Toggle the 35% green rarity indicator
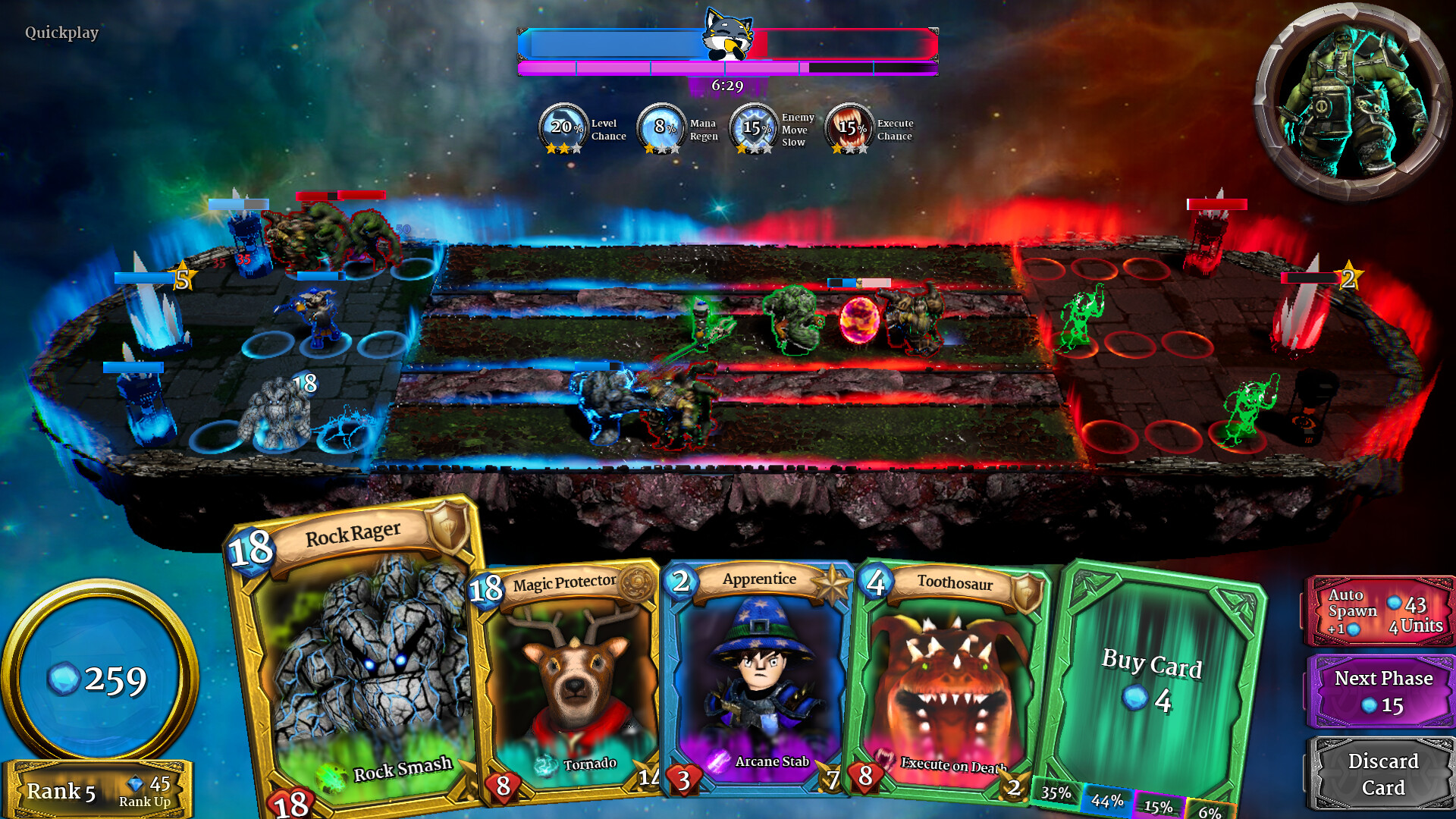 click(1057, 793)
